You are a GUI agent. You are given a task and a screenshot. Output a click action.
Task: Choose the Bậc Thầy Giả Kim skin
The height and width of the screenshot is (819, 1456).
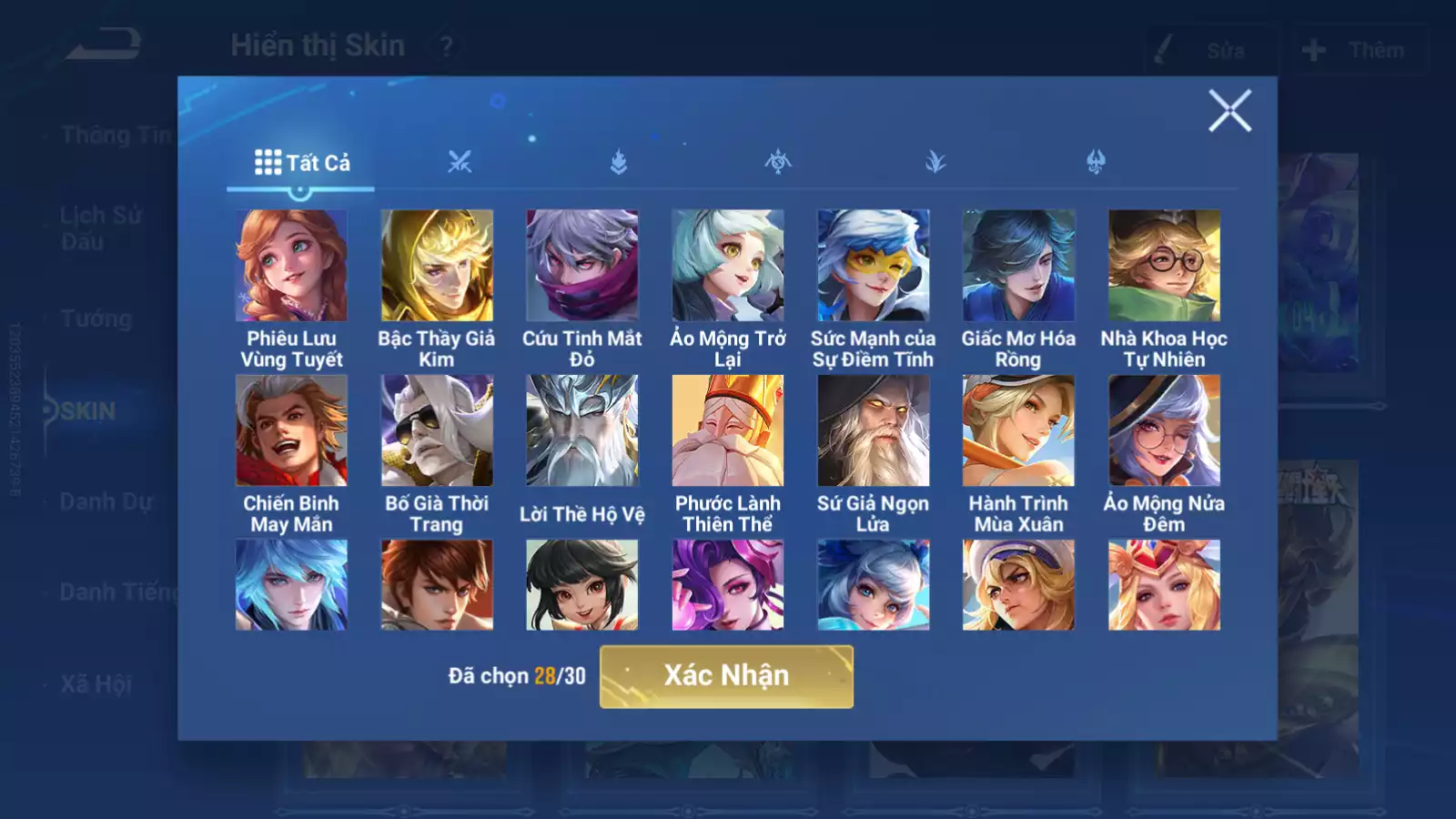point(437,266)
